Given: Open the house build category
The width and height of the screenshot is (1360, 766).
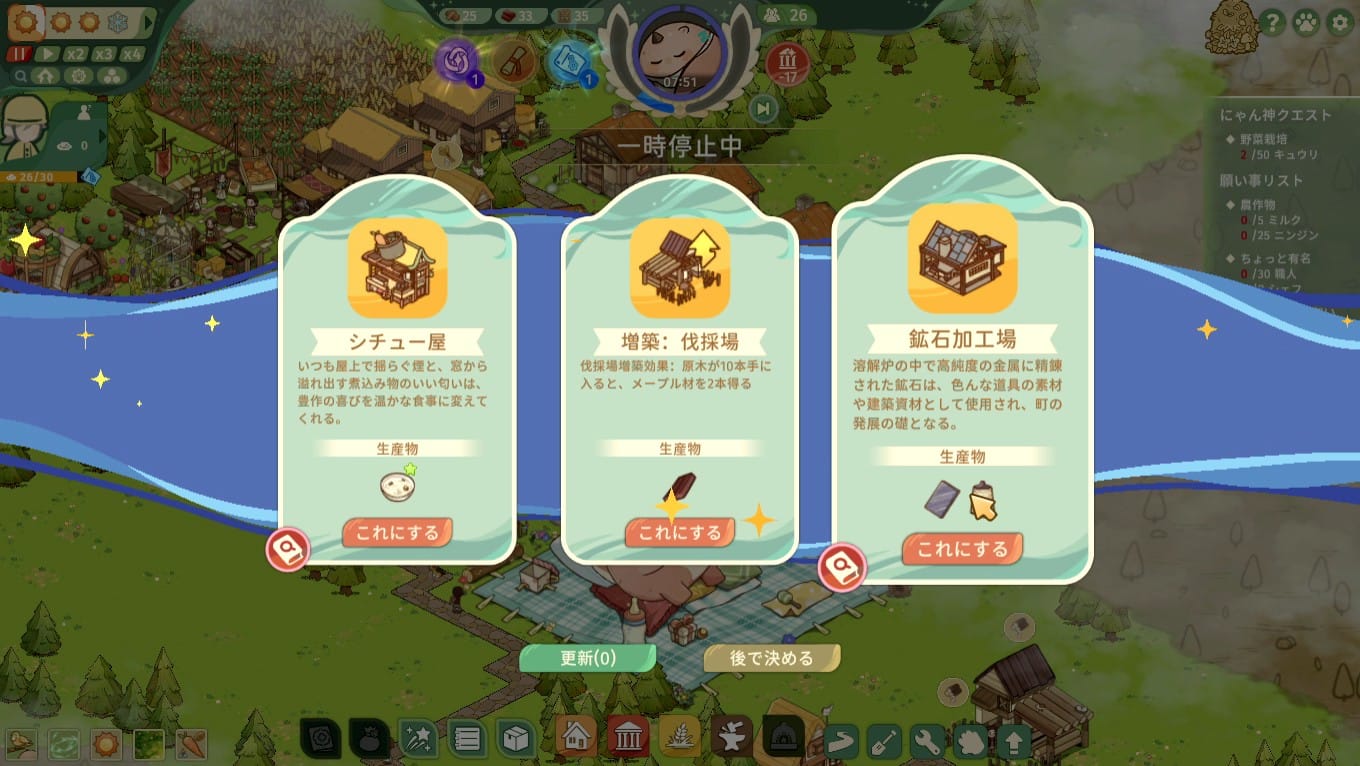Looking at the screenshot, I should pyautogui.click(x=576, y=739).
